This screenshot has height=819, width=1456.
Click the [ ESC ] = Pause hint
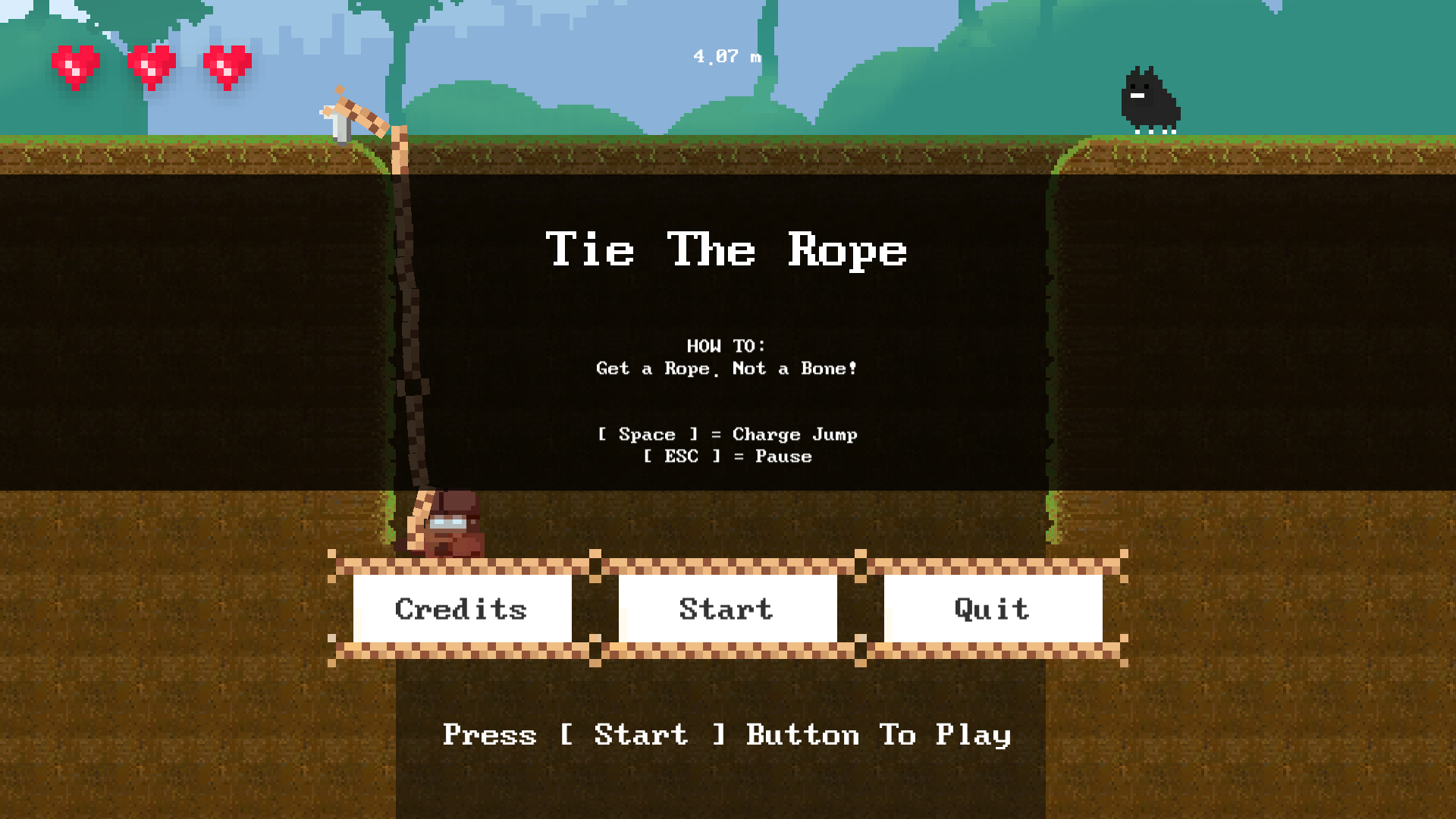726,456
